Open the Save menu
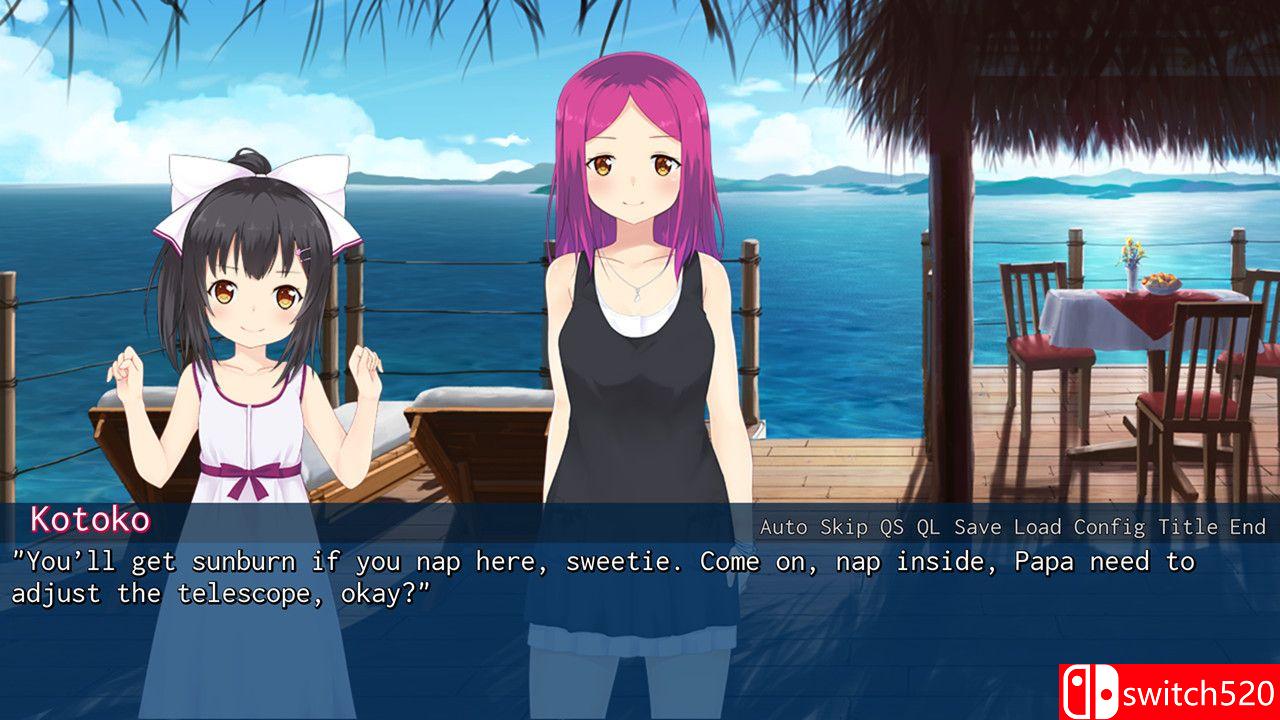Image resolution: width=1280 pixels, height=720 pixels. tap(978, 527)
